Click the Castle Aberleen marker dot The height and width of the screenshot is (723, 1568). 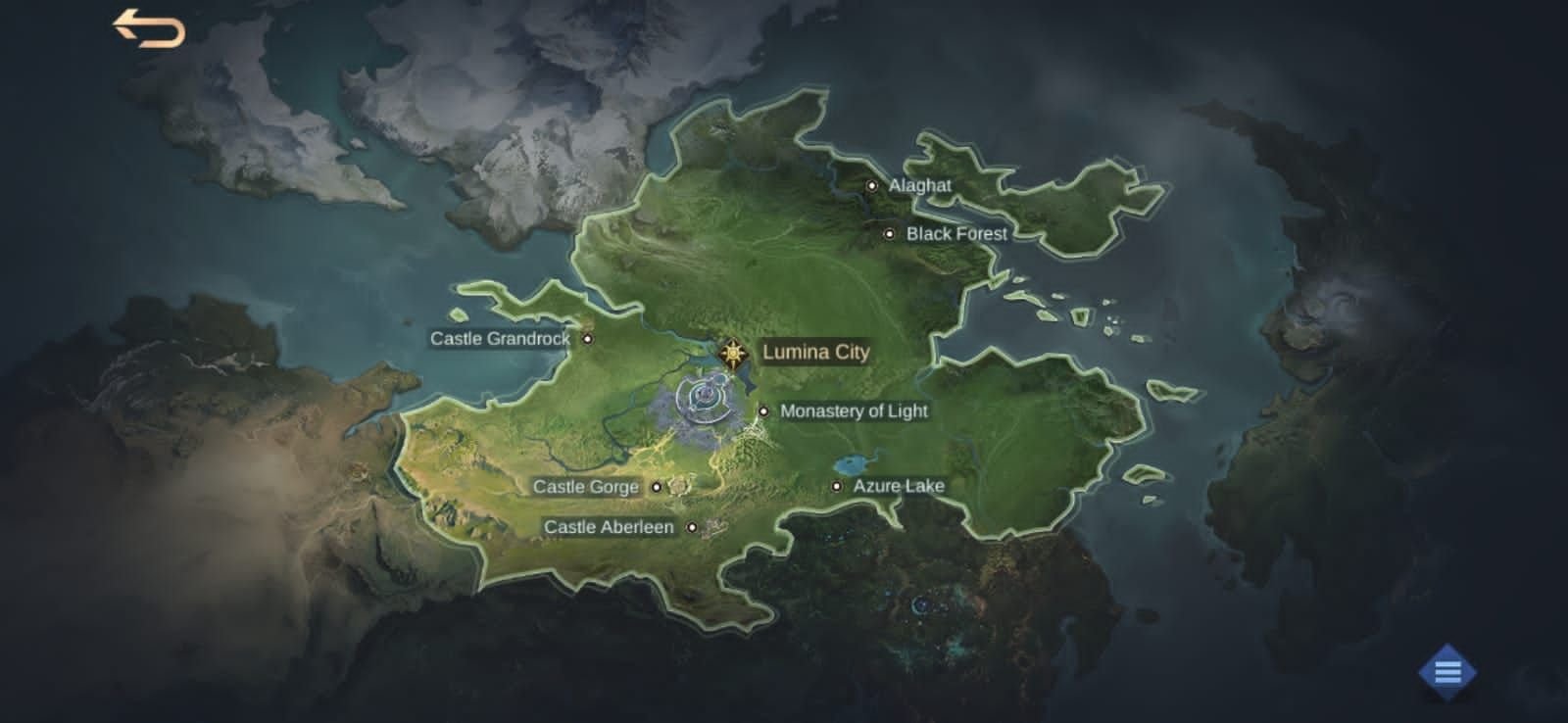coord(693,528)
